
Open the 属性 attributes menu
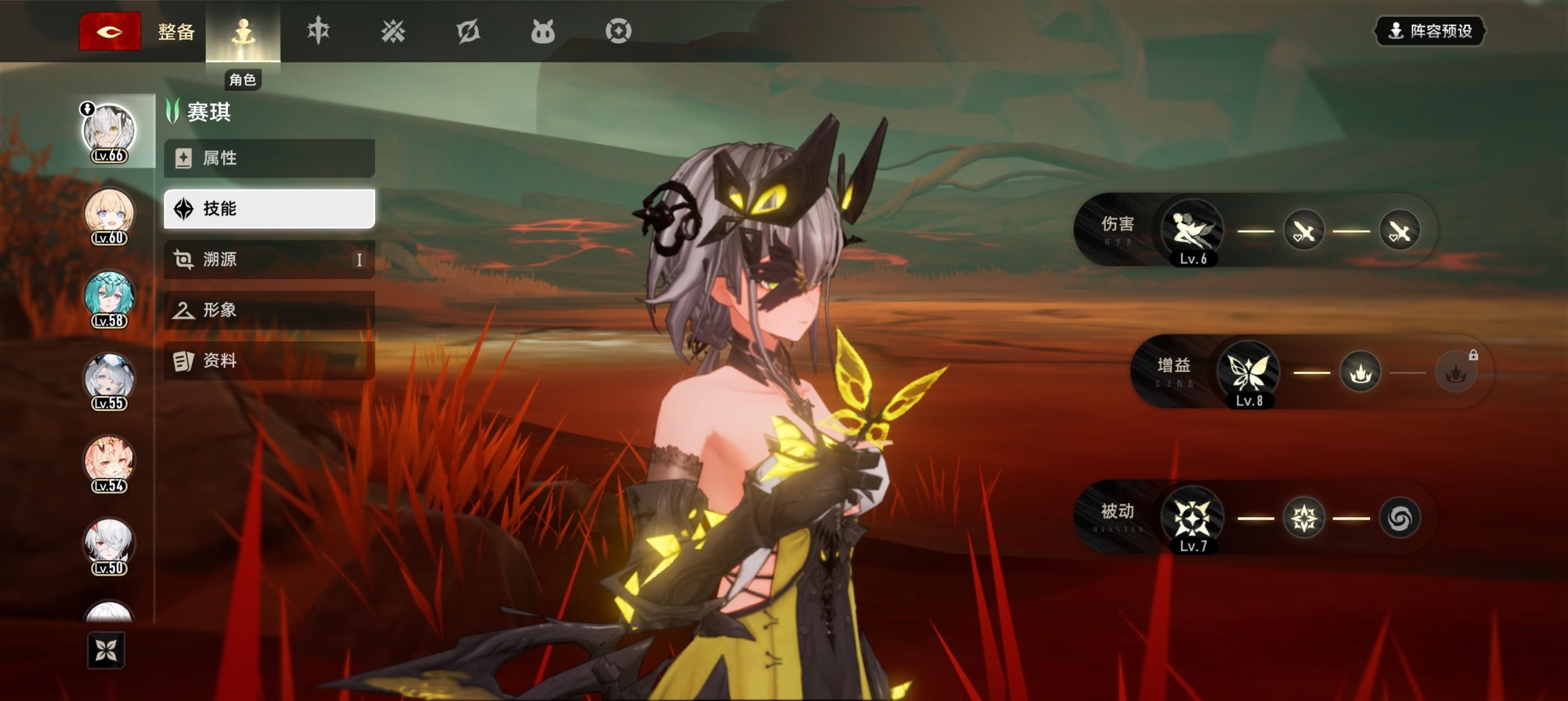[269, 158]
